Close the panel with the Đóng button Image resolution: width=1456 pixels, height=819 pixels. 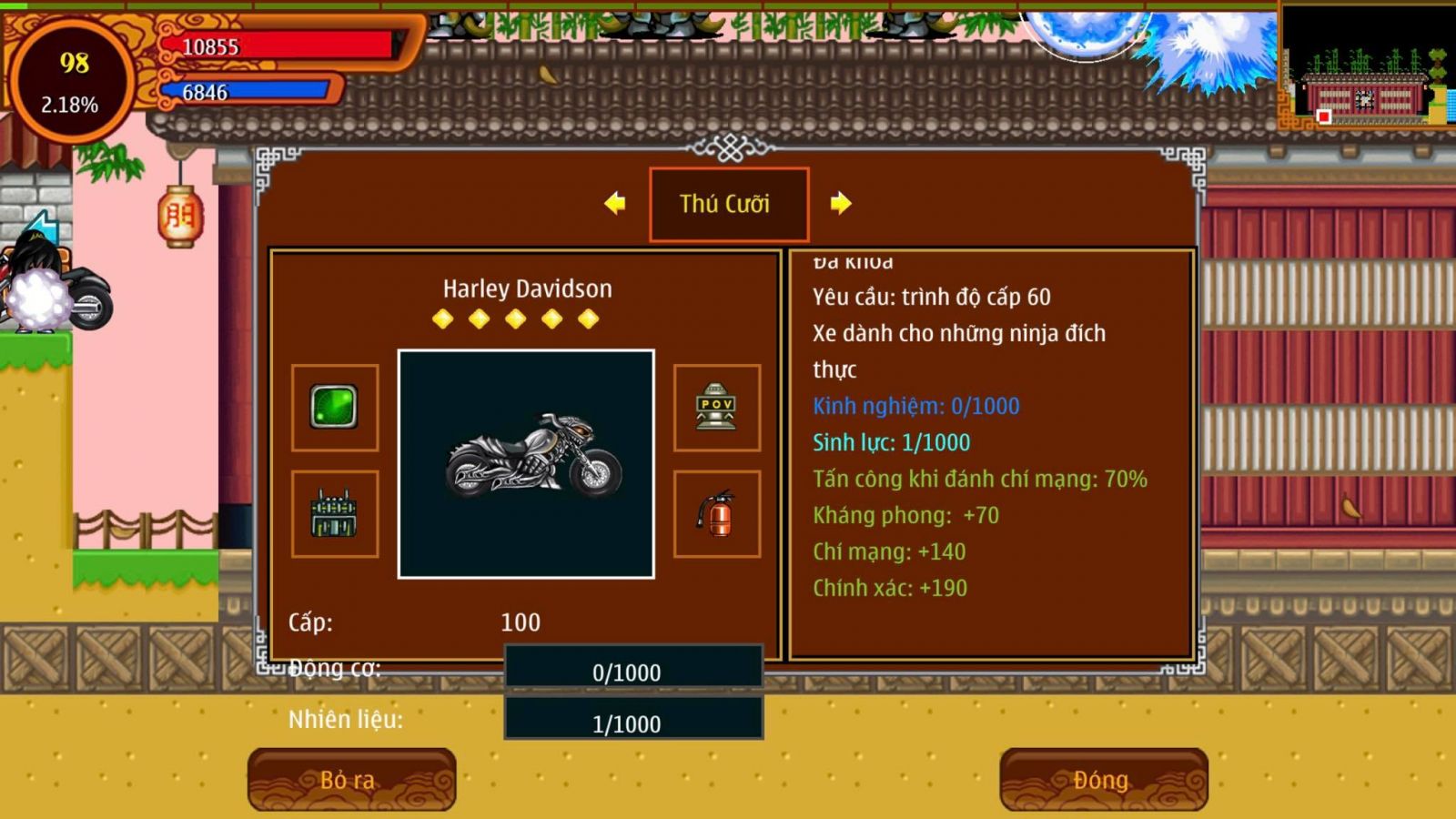pos(1103,779)
